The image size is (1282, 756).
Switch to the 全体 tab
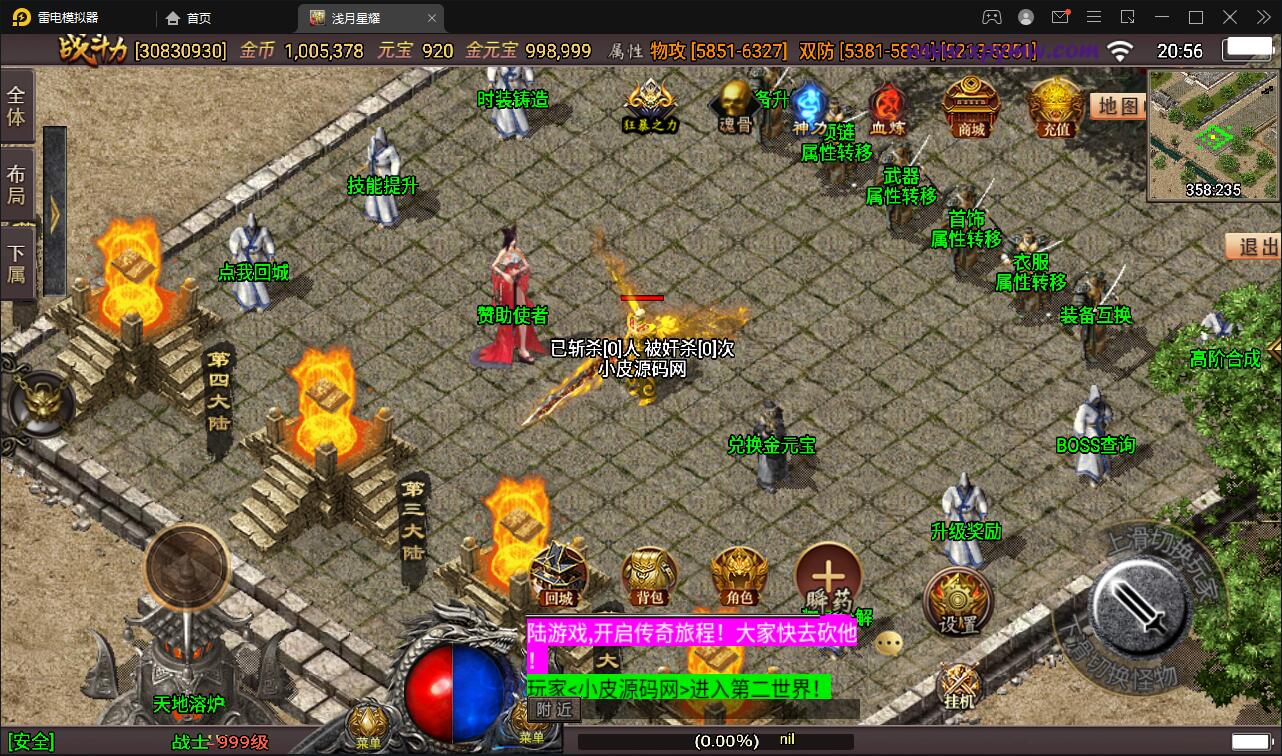click(x=17, y=106)
